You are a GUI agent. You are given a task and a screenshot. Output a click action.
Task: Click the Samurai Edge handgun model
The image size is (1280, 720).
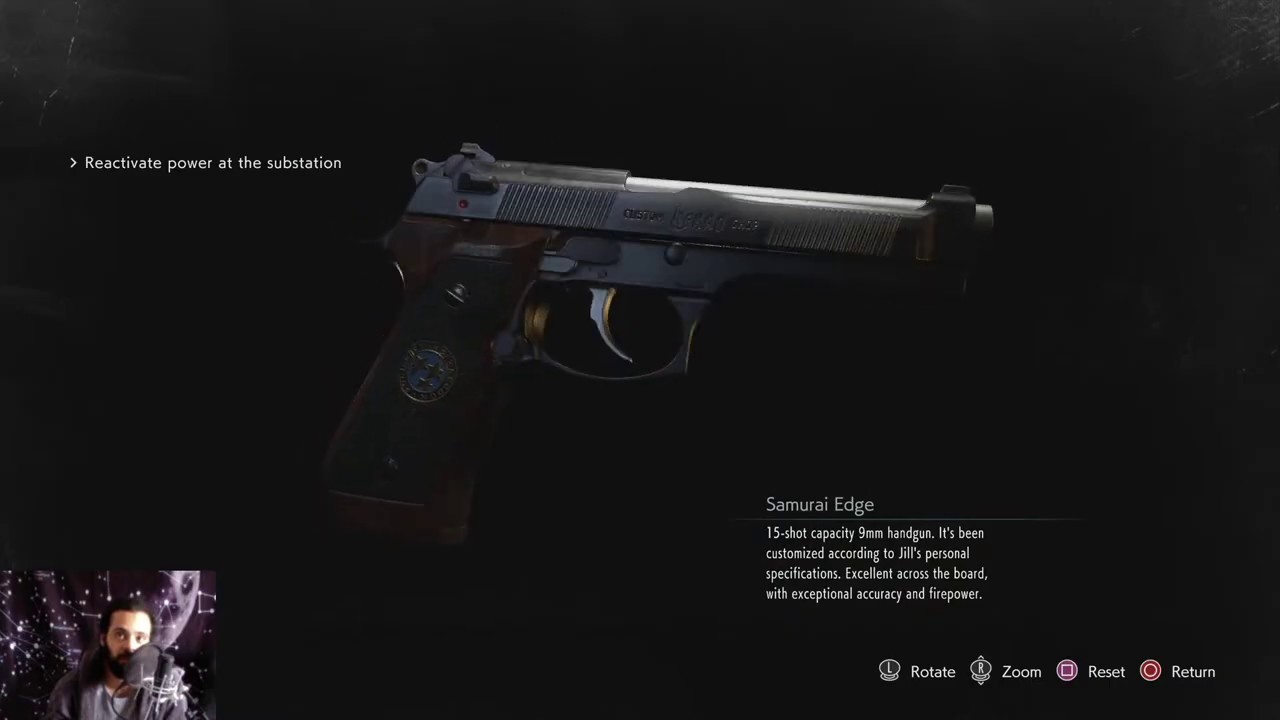coord(650,300)
